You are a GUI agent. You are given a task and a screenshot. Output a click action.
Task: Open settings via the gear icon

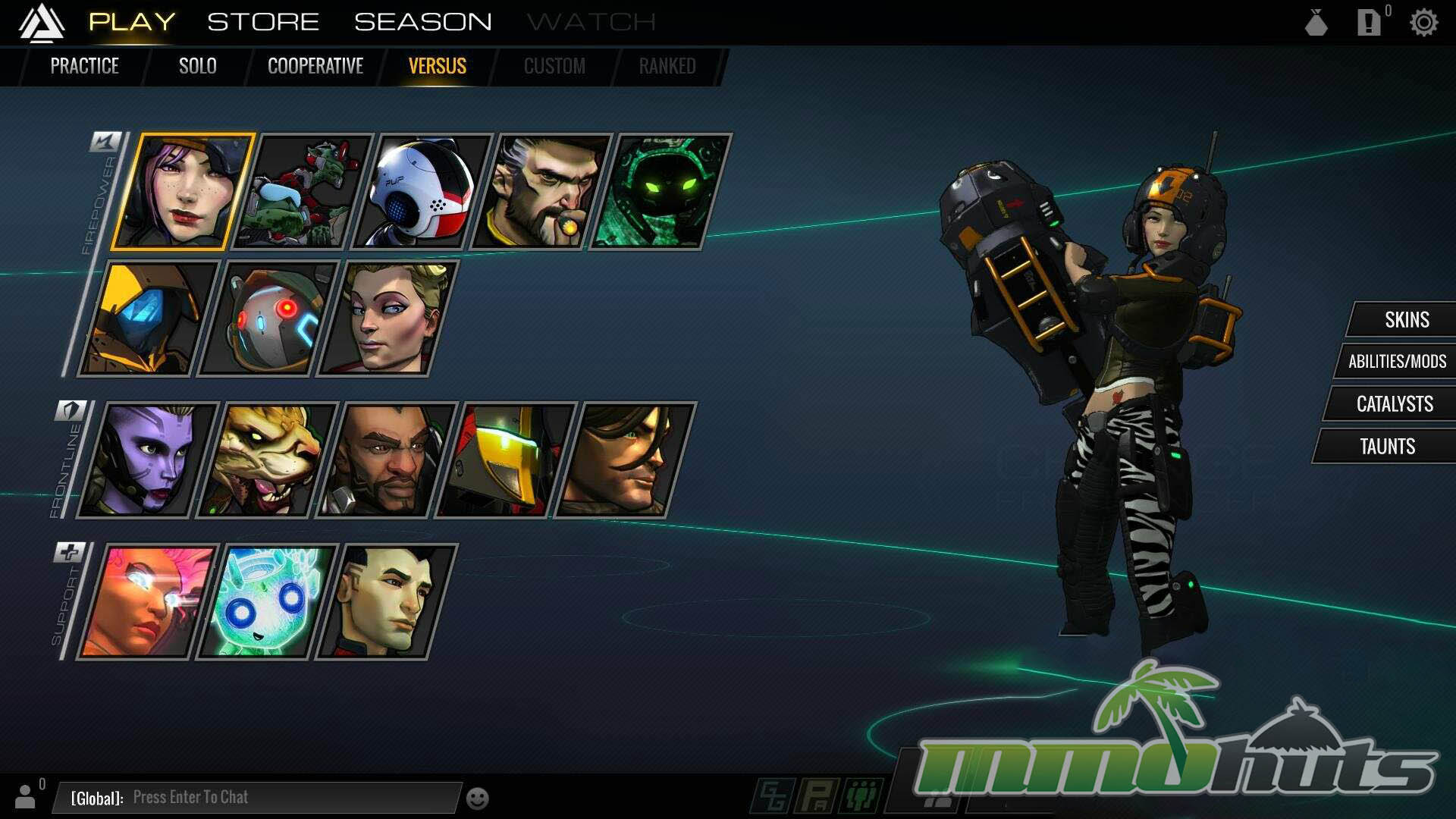coord(1423,23)
